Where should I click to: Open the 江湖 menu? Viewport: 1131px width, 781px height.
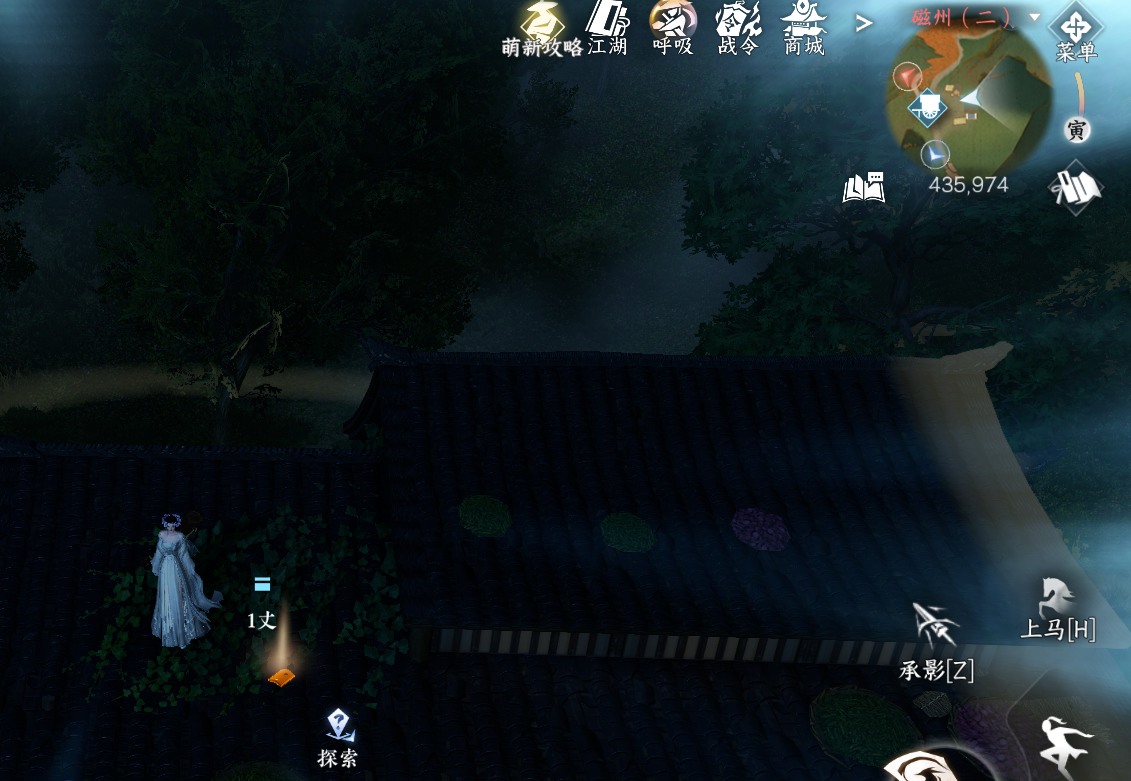click(x=606, y=26)
